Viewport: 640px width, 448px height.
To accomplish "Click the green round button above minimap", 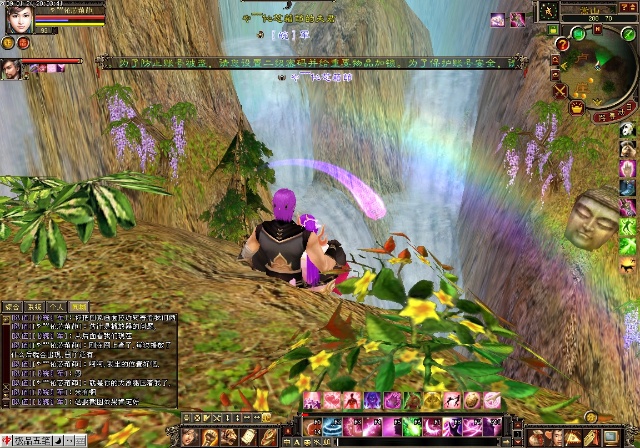I will 580,33.
